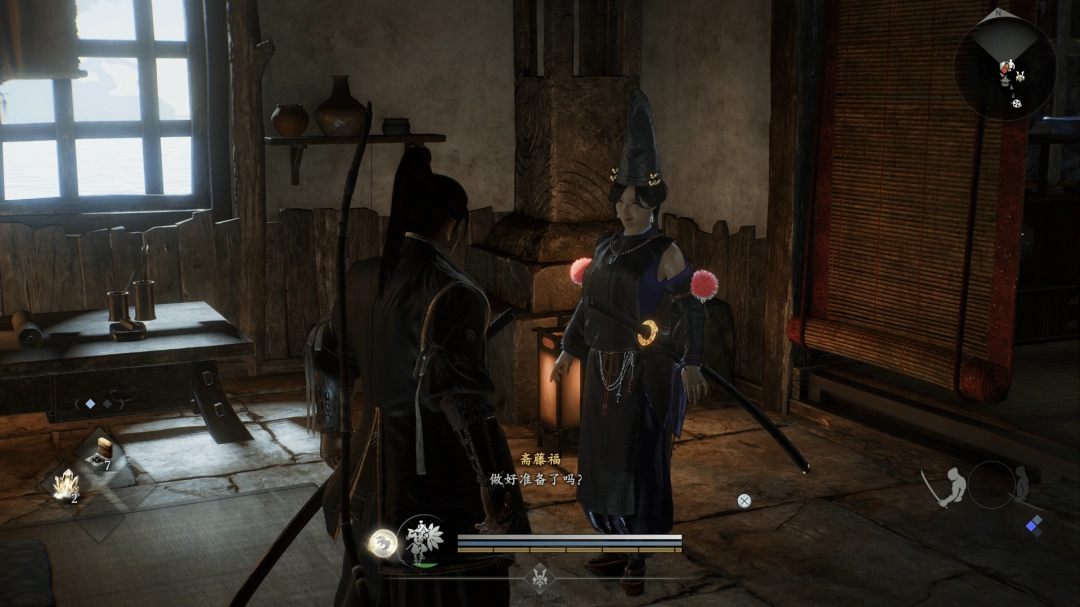The width and height of the screenshot is (1080, 607).
Task: Click the blue diamond style indicator
Action: (1033, 525)
